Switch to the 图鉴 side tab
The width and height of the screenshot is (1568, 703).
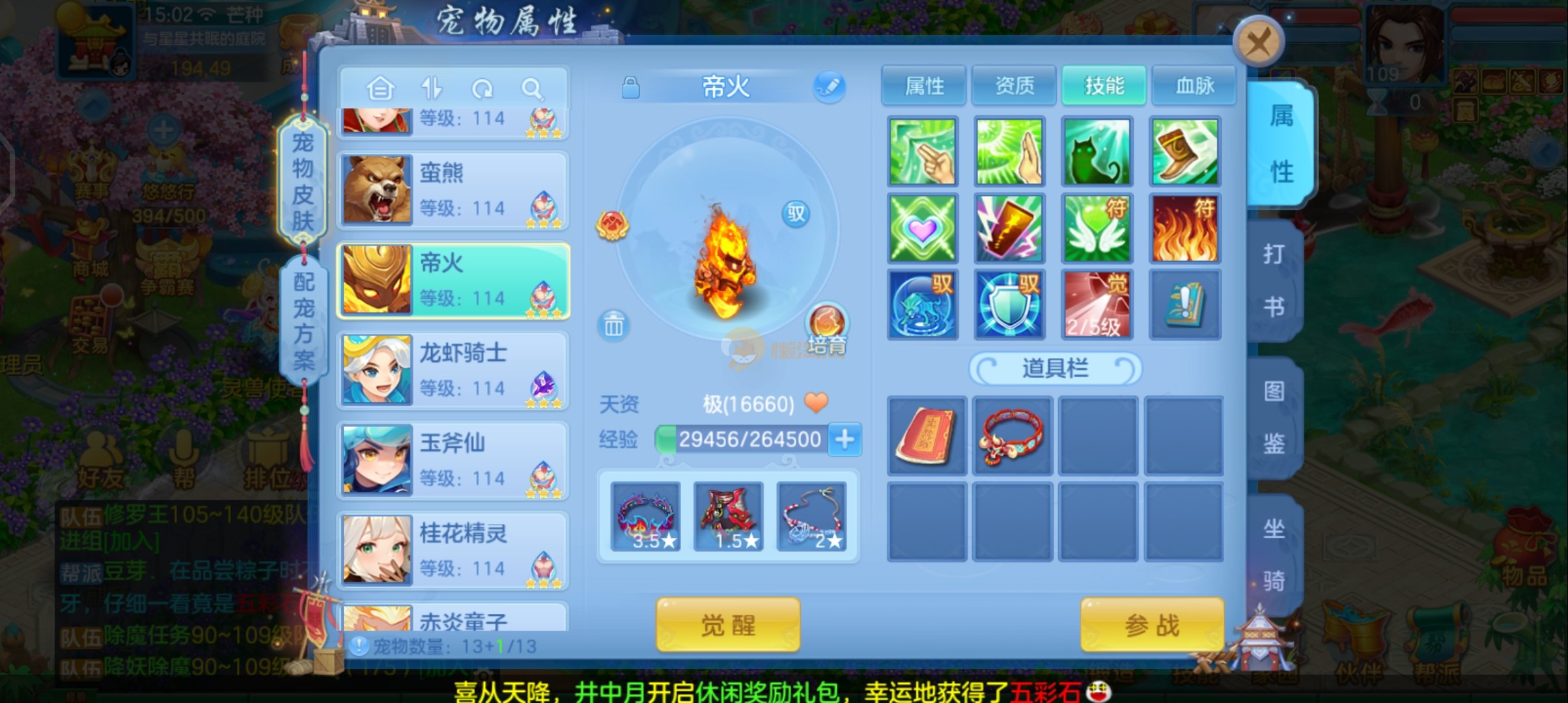(1274, 418)
